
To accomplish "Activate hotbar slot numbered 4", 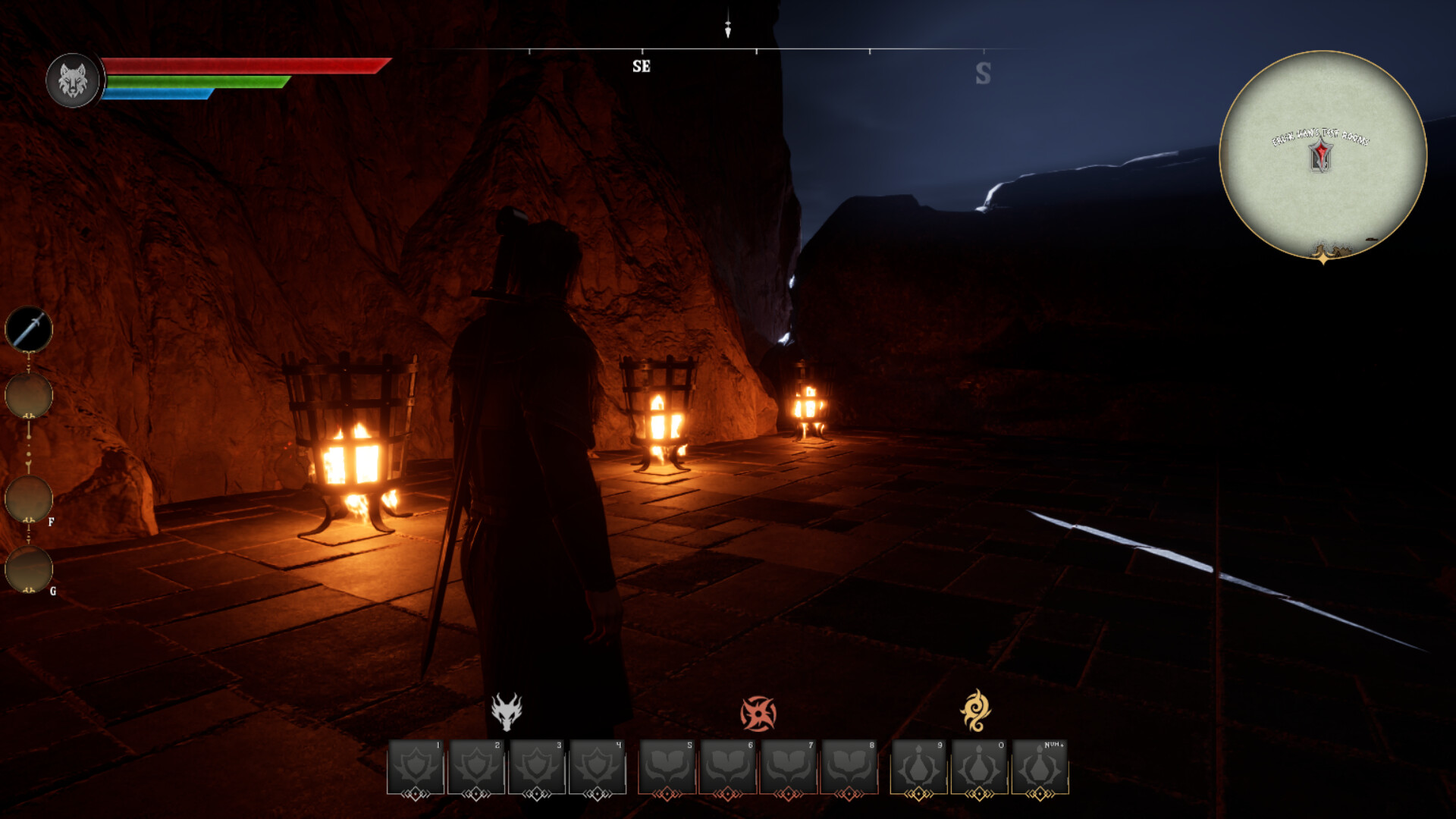I will click(598, 767).
